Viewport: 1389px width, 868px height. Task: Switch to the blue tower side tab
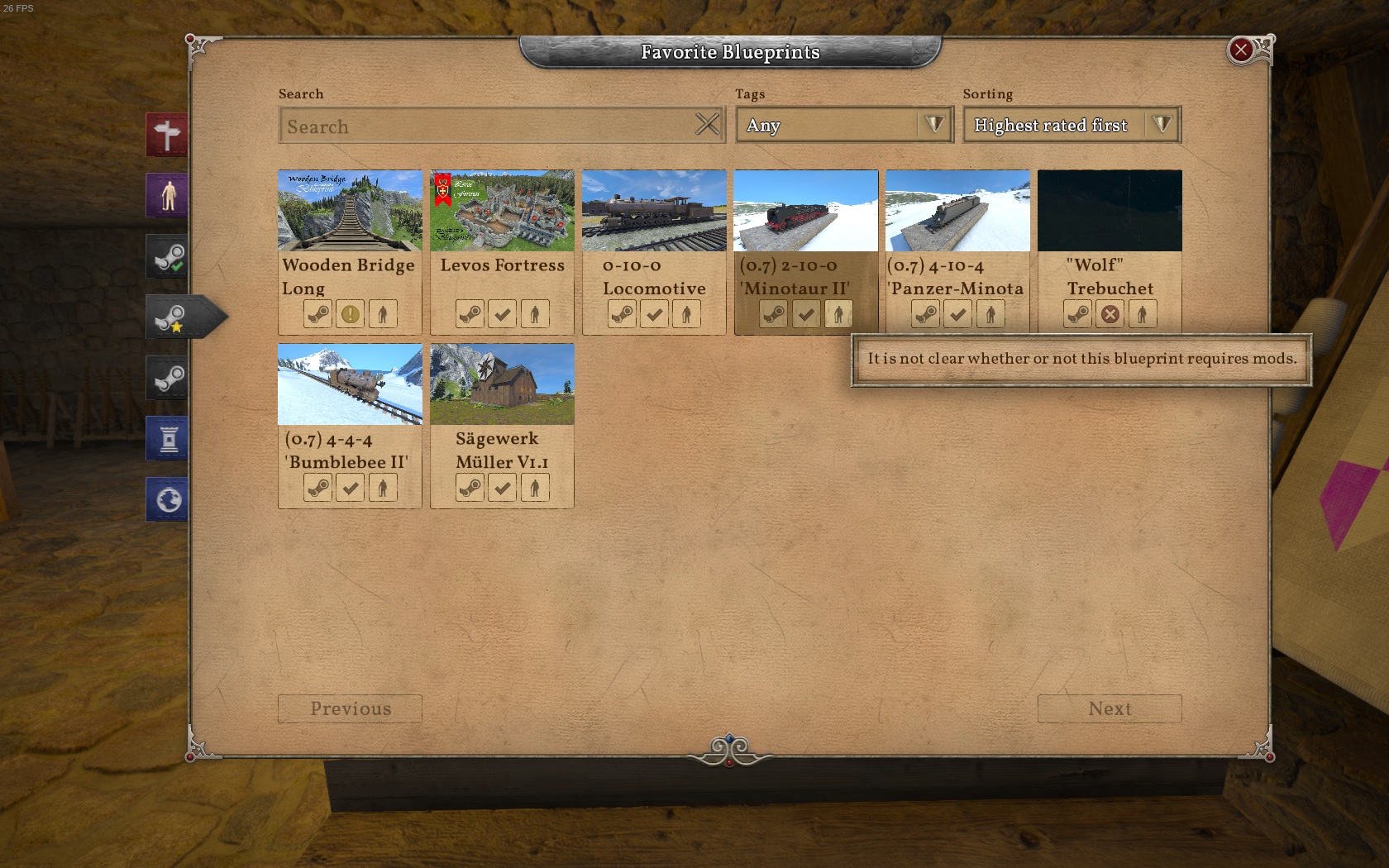167,438
